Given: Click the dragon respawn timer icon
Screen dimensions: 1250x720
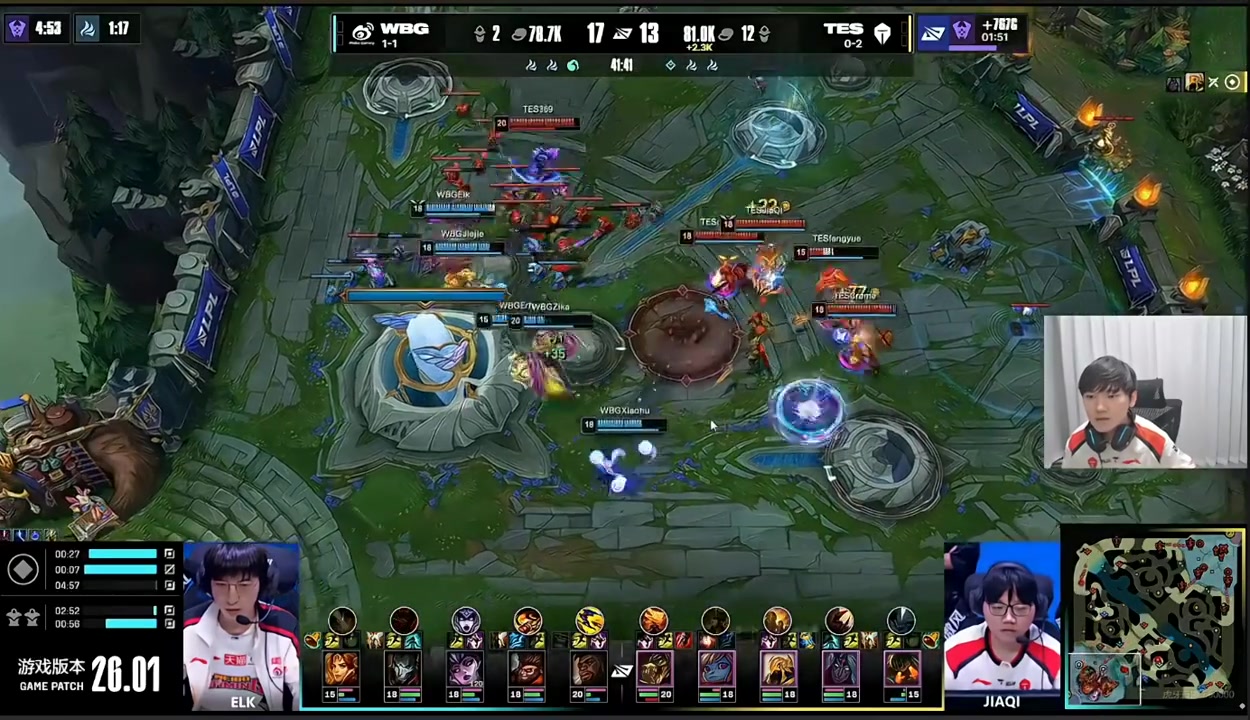Looking at the screenshot, I should [88, 28].
